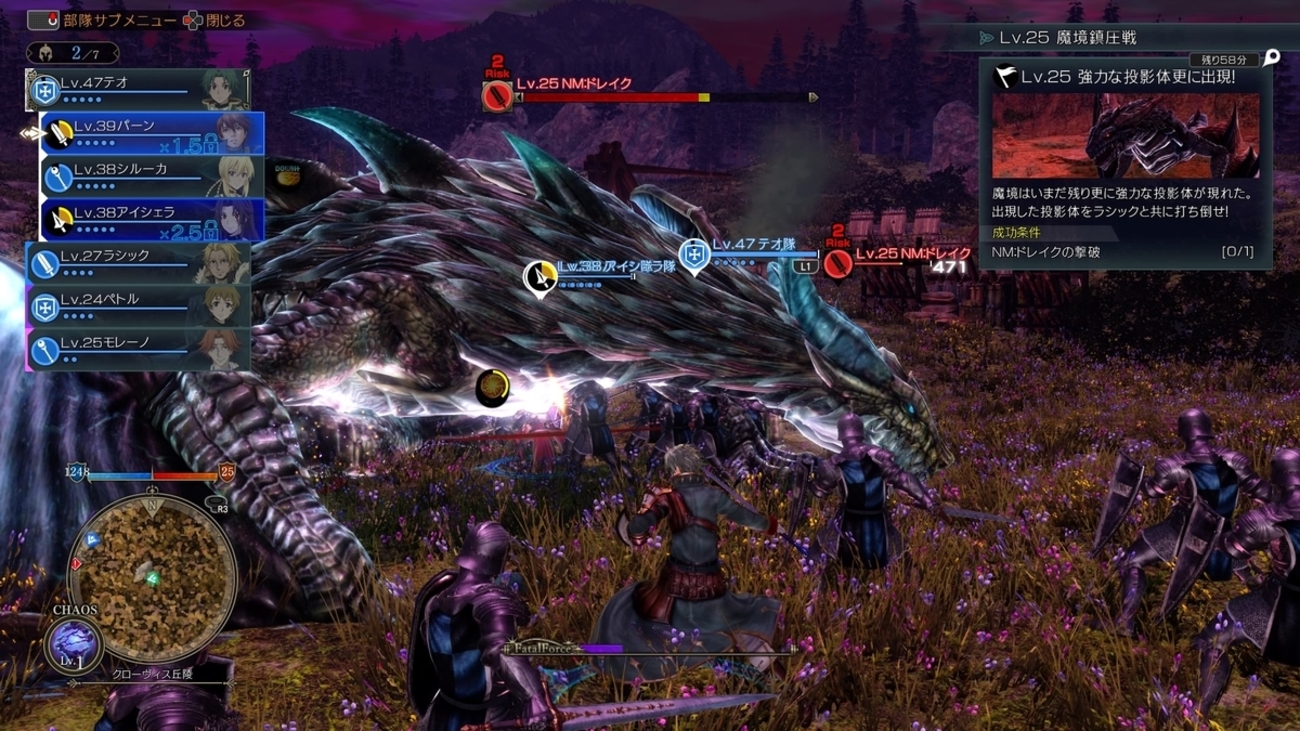
Task: Choose the Lv.39 パーン unit row
Action: point(152,134)
